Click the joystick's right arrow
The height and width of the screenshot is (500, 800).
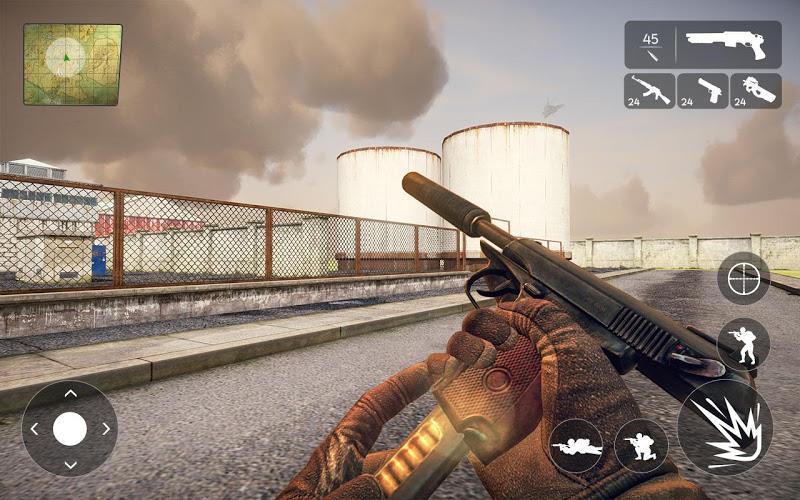click(x=105, y=429)
